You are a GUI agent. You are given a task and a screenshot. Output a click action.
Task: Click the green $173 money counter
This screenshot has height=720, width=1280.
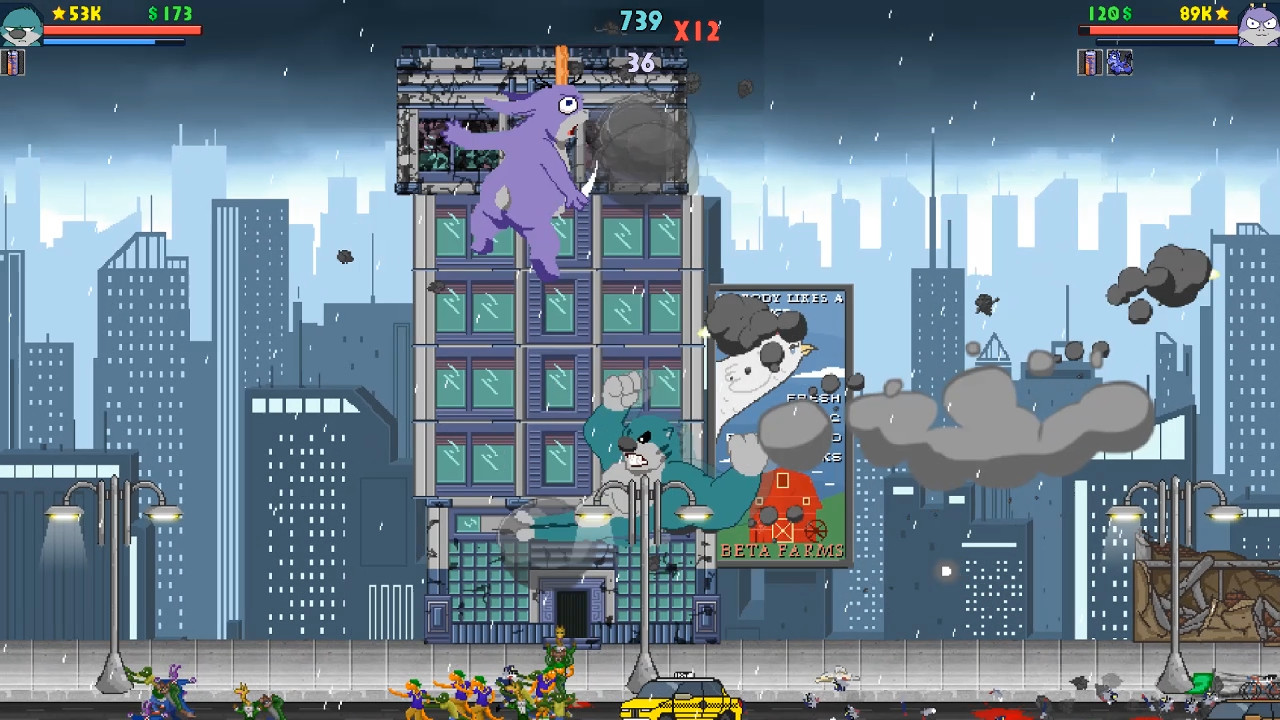168,13
